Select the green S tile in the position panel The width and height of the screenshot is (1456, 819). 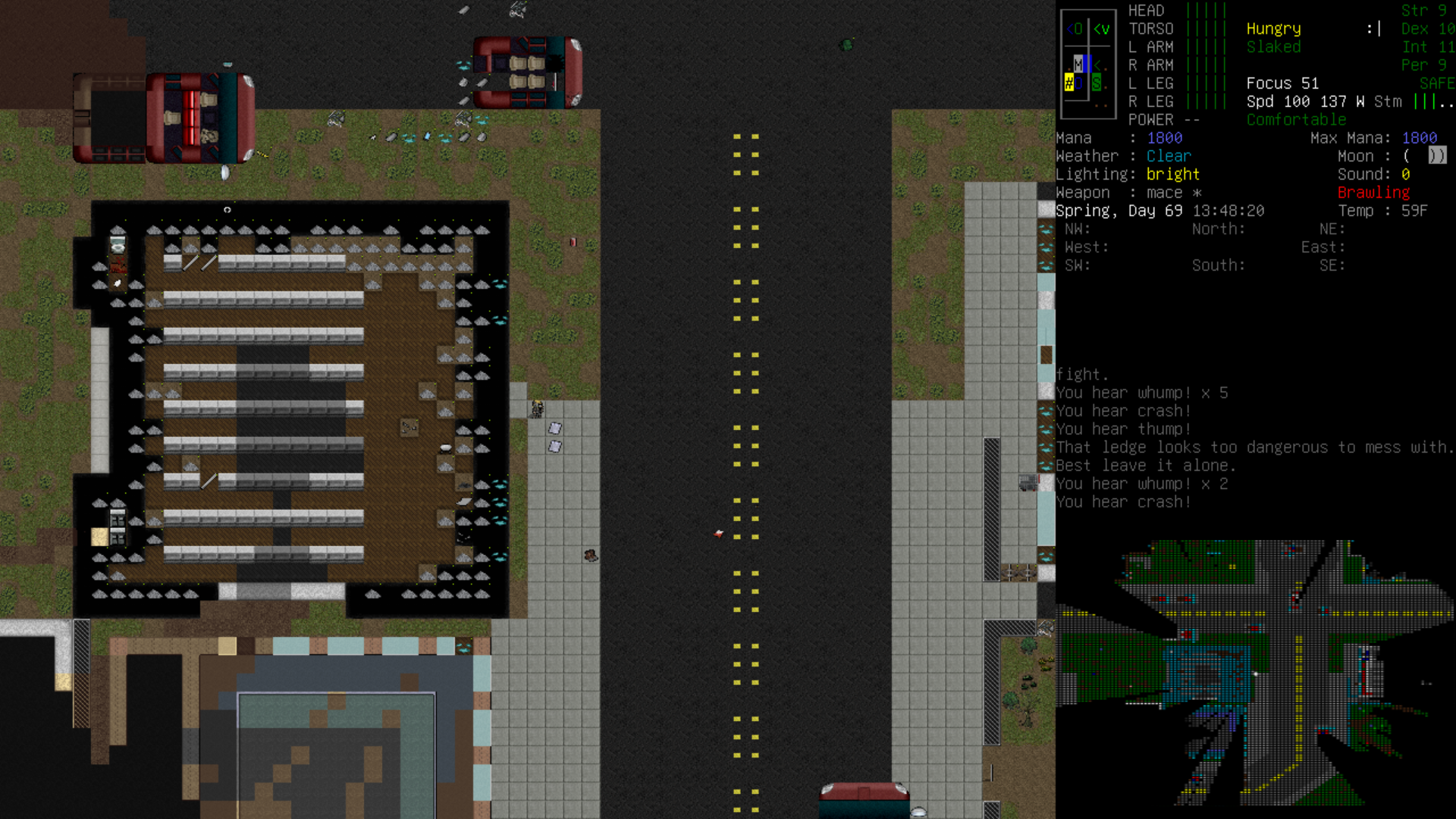click(x=1097, y=83)
